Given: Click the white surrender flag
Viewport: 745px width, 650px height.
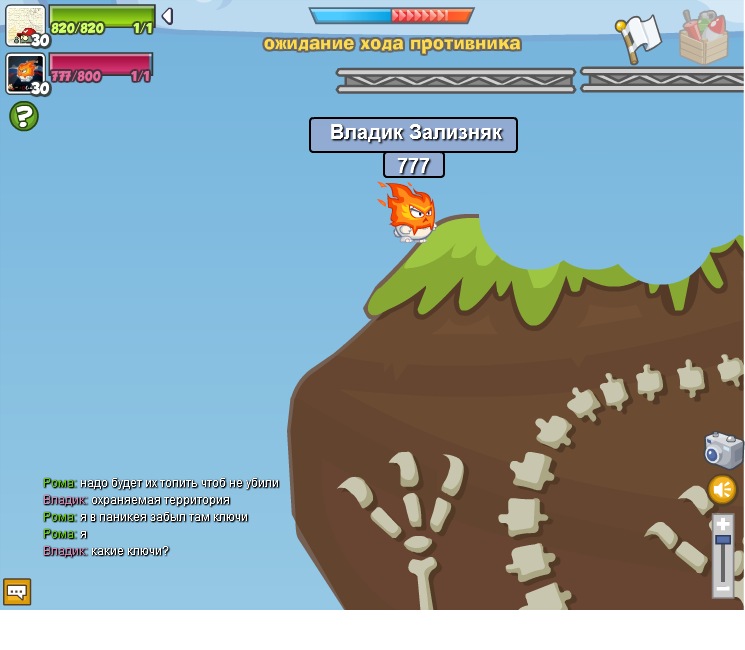Looking at the screenshot, I should click(640, 37).
